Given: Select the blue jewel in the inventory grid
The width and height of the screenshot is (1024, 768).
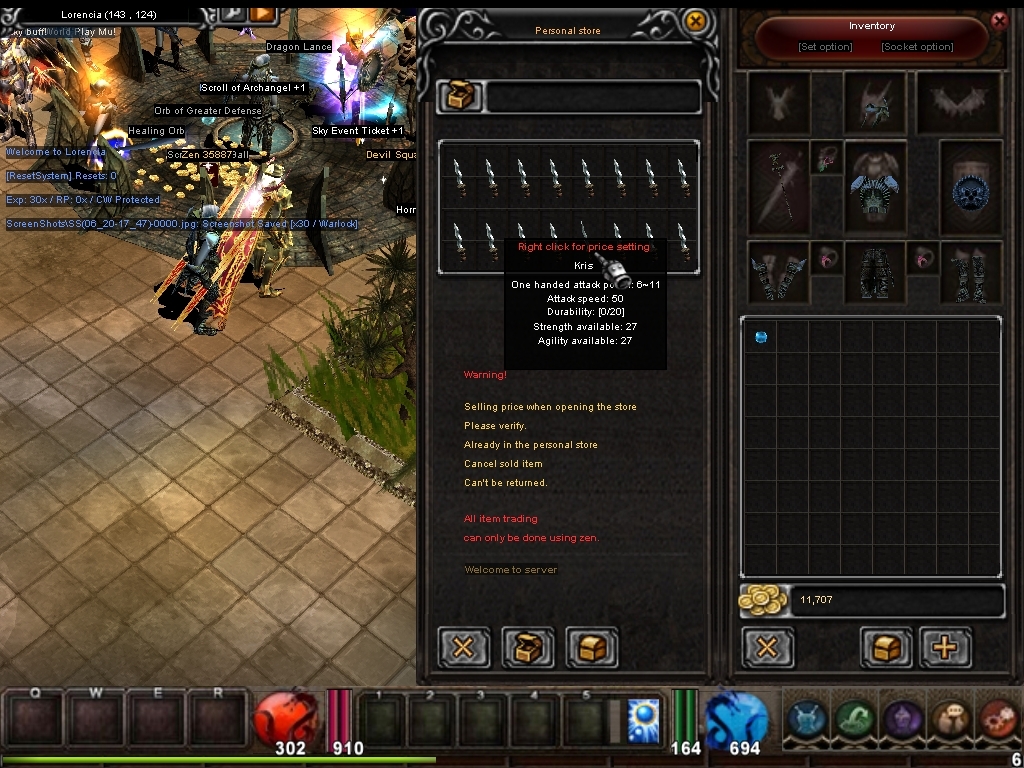Looking at the screenshot, I should pos(761,337).
